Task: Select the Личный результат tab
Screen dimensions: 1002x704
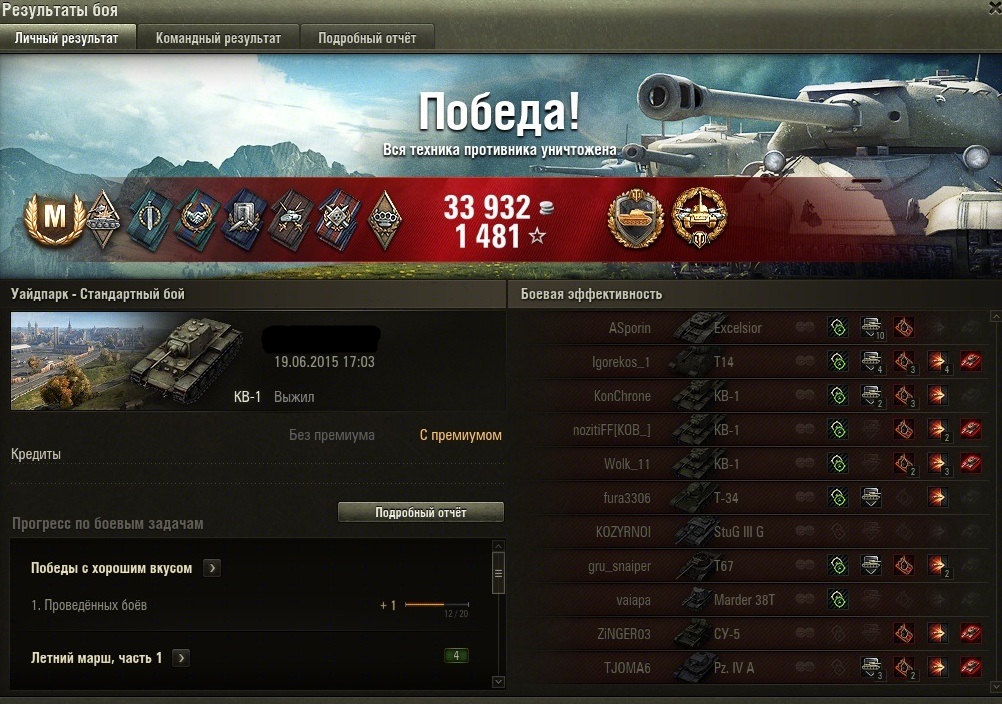Action: click(x=66, y=38)
